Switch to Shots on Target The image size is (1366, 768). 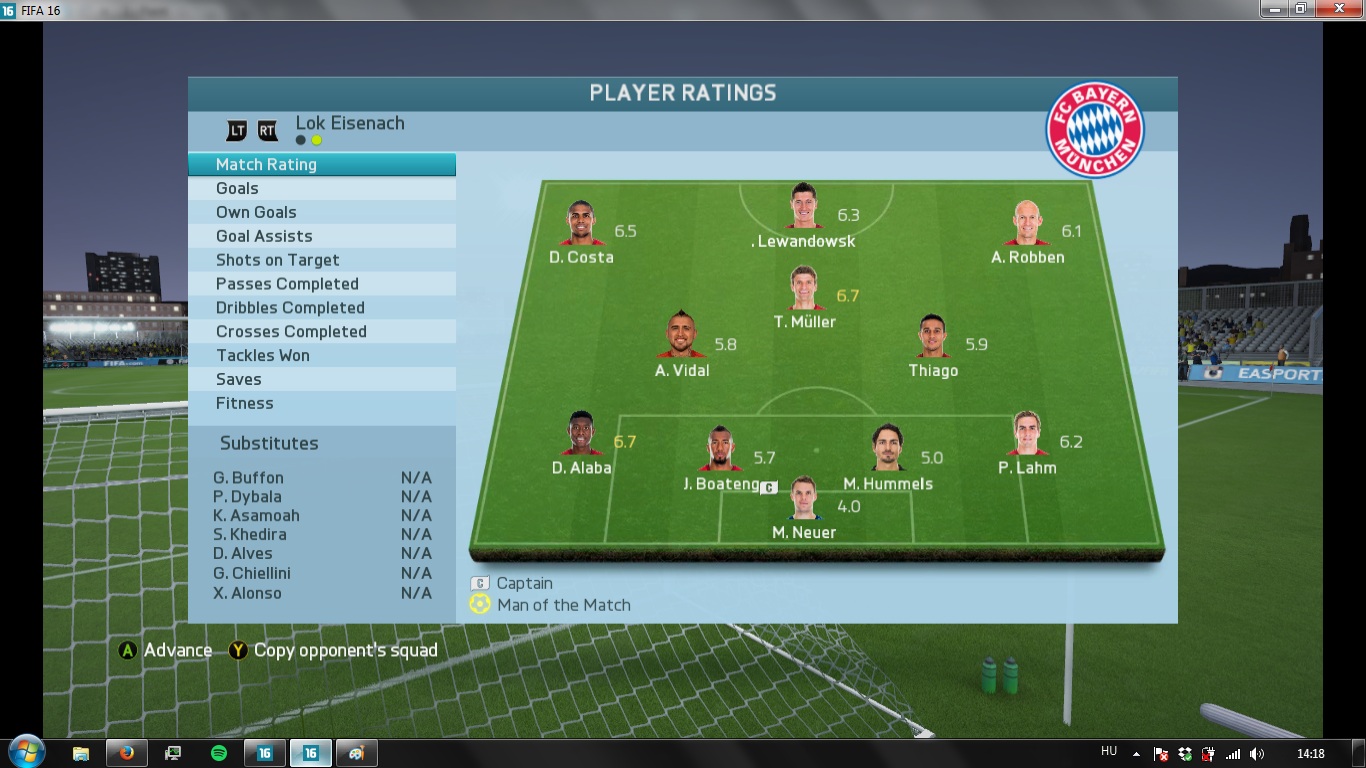coord(321,261)
